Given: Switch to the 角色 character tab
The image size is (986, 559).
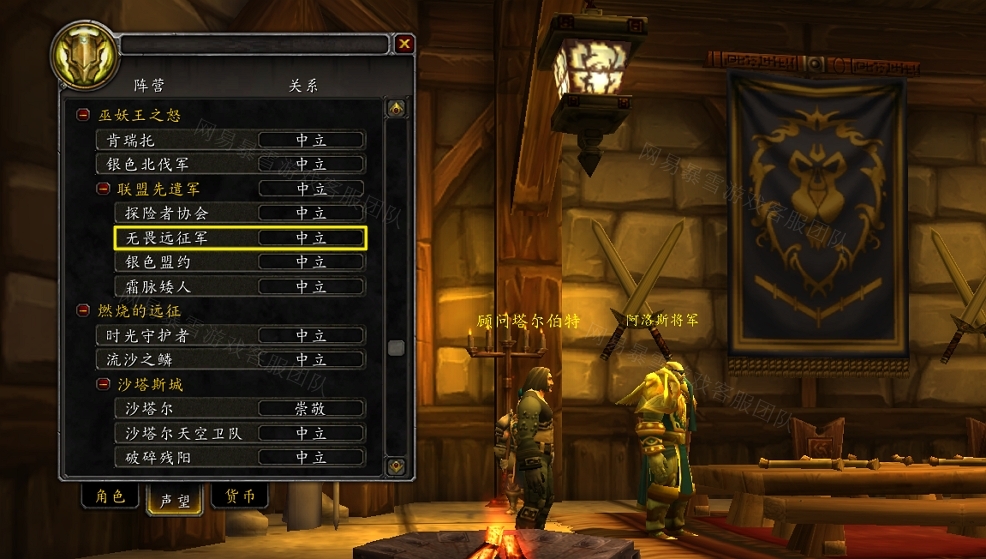Looking at the screenshot, I should 110,497.
